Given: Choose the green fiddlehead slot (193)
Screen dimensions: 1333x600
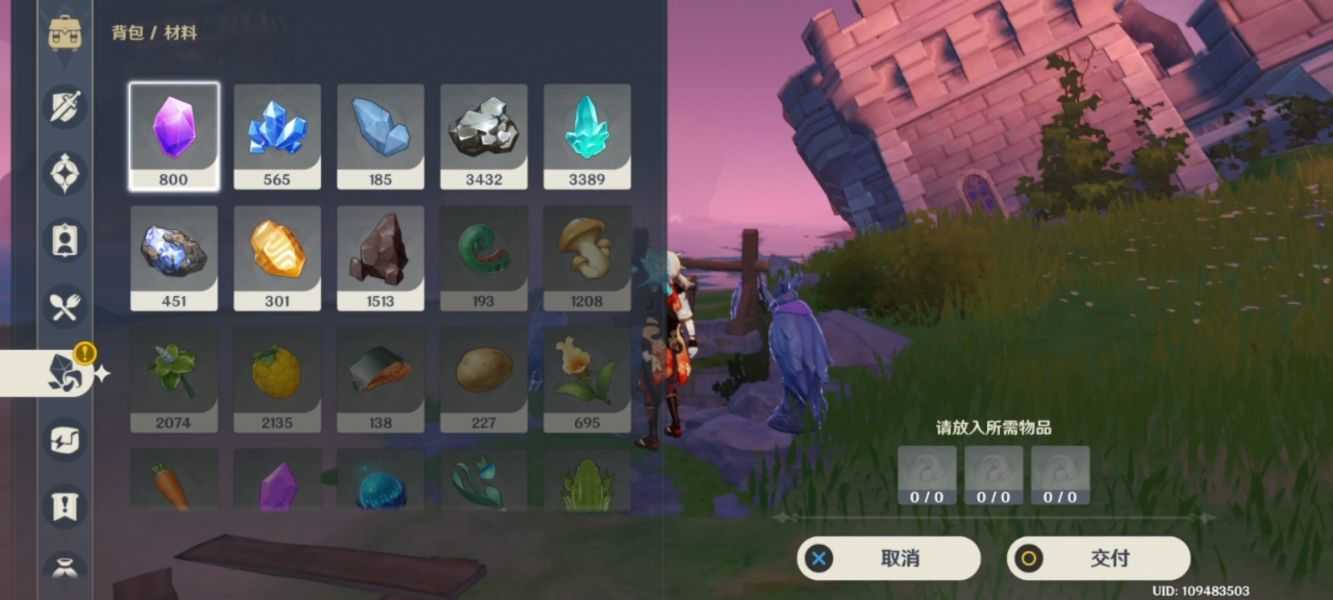Looking at the screenshot, I should (484, 258).
